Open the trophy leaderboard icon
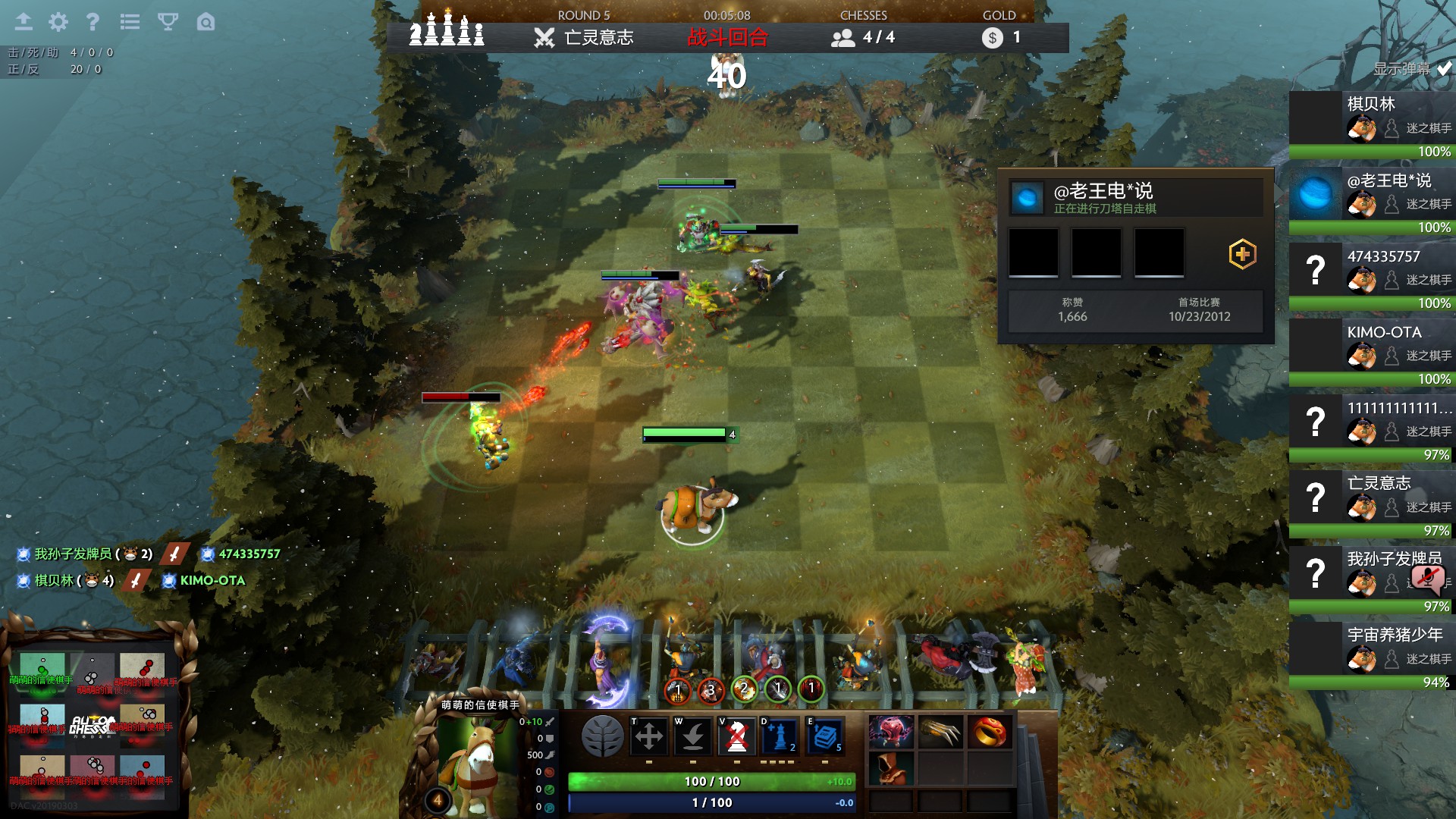 (168, 22)
